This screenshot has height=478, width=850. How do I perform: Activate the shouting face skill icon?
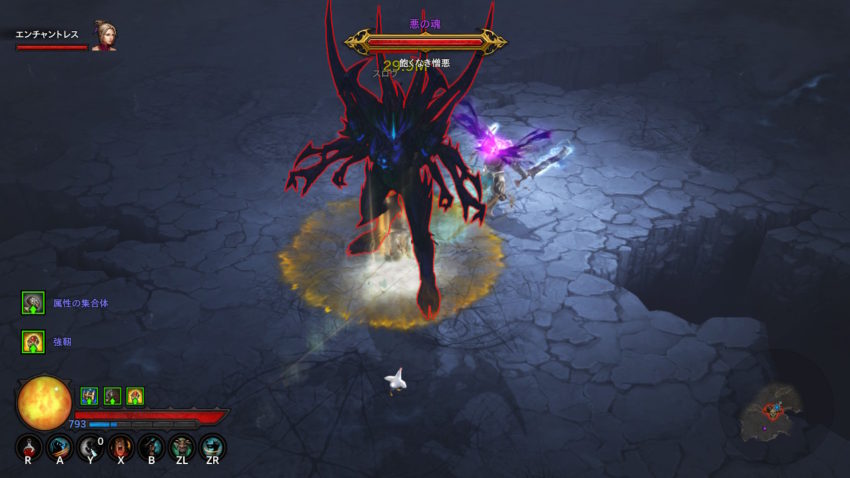click(x=121, y=447)
